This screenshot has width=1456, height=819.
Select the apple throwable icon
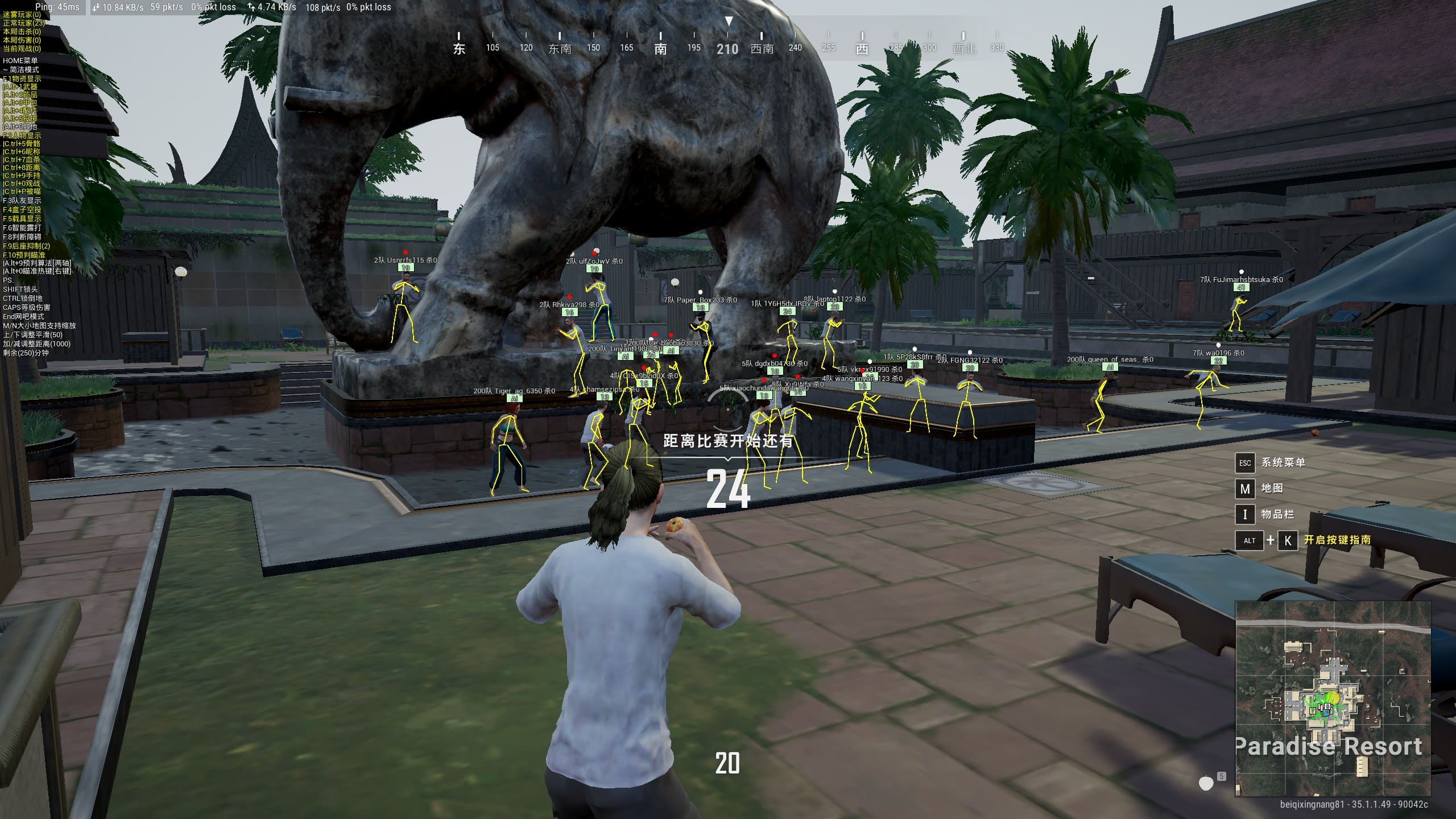pos(1206,783)
